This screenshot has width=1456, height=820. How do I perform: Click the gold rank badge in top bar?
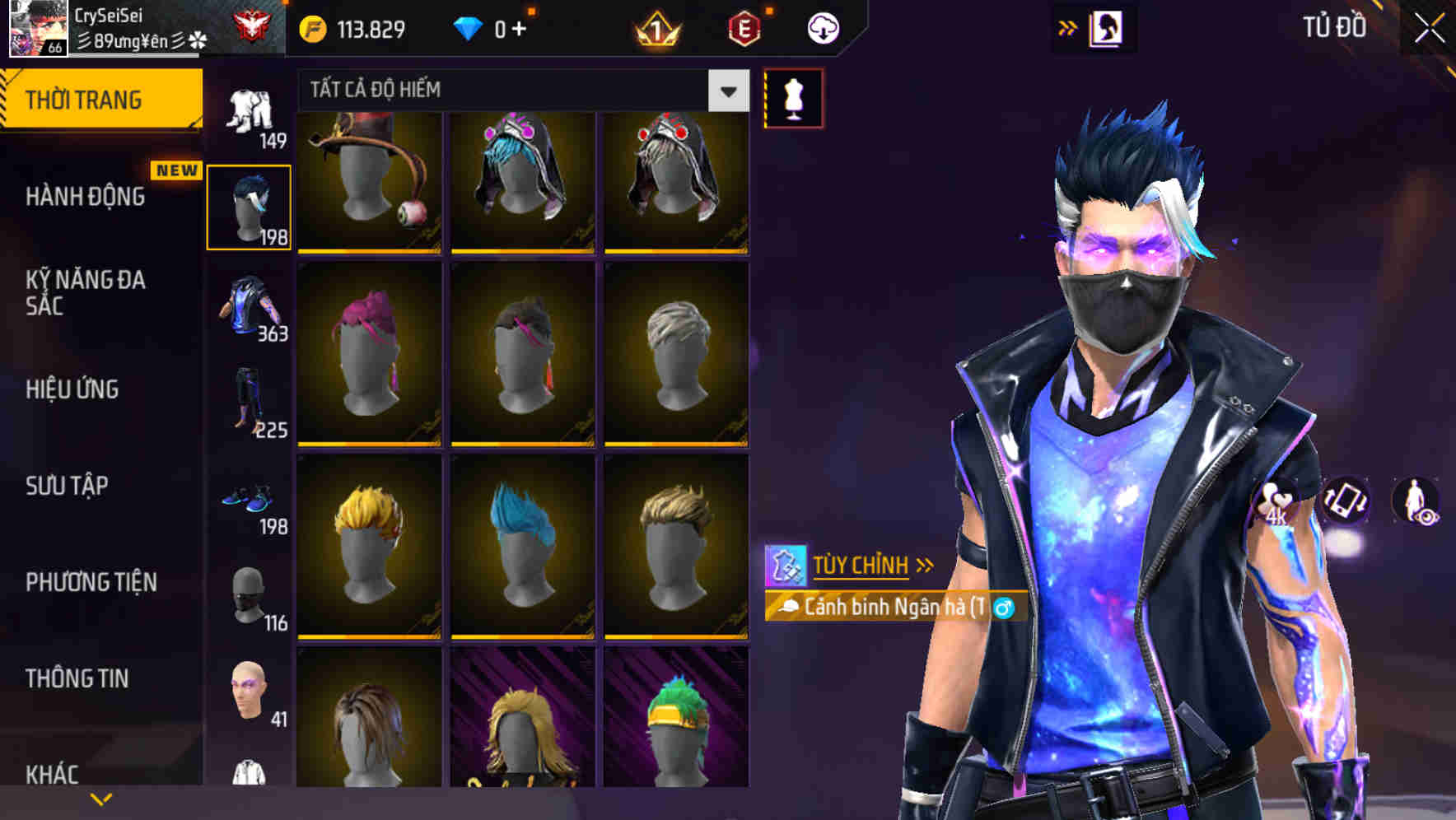tap(655, 27)
